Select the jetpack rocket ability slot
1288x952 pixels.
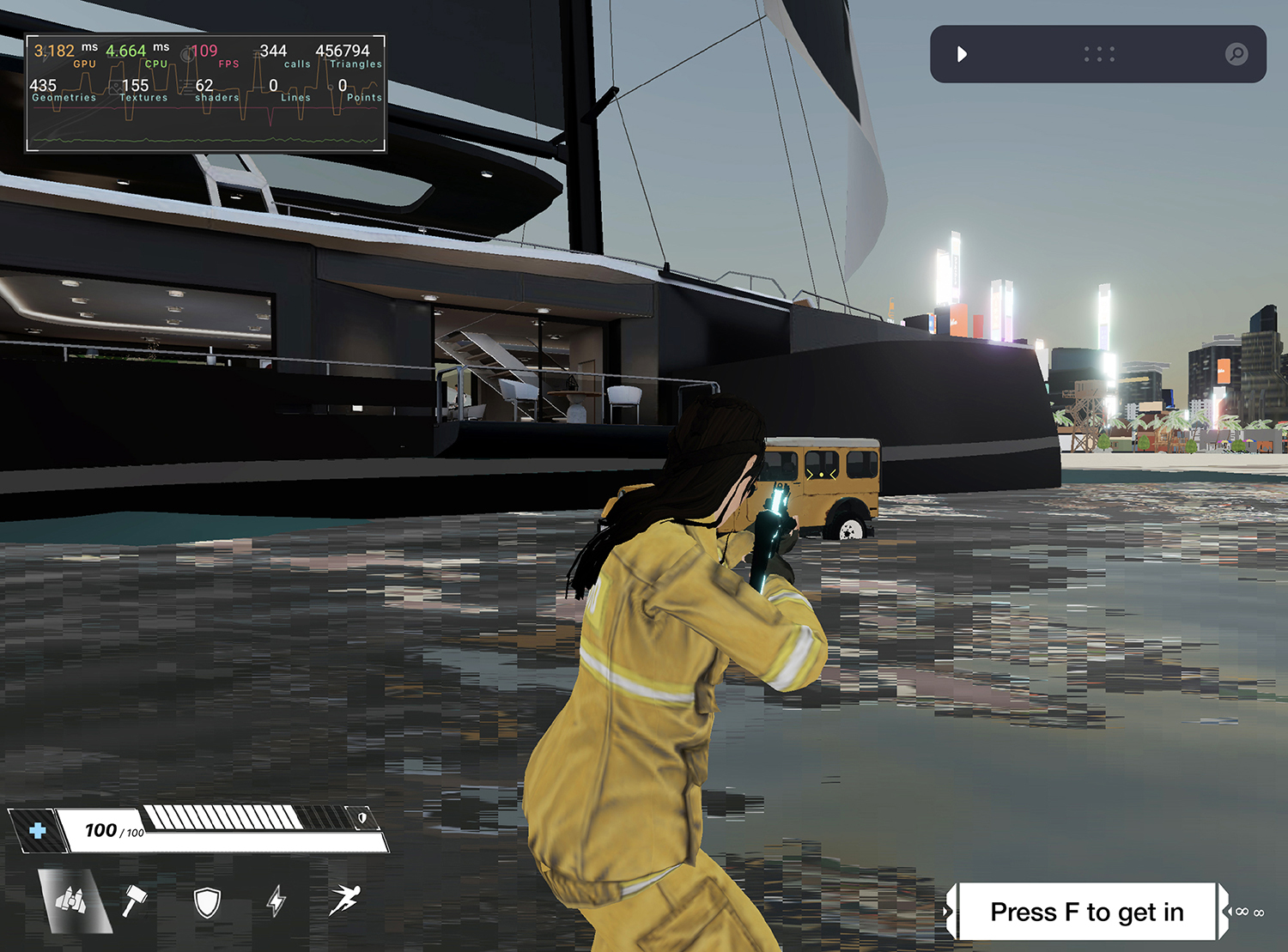[75, 900]
